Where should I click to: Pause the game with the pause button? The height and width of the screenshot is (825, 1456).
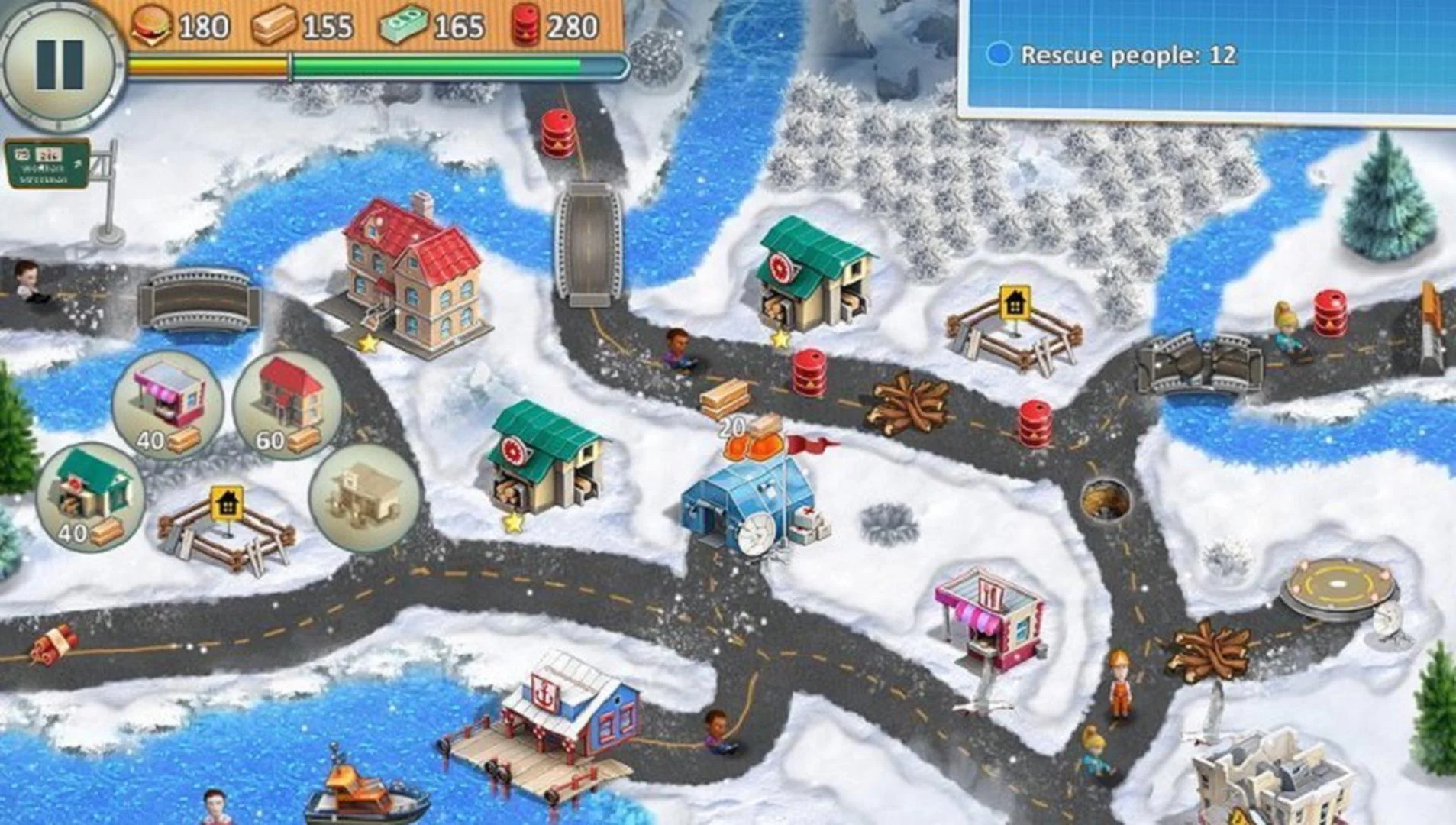pos(60,64)
